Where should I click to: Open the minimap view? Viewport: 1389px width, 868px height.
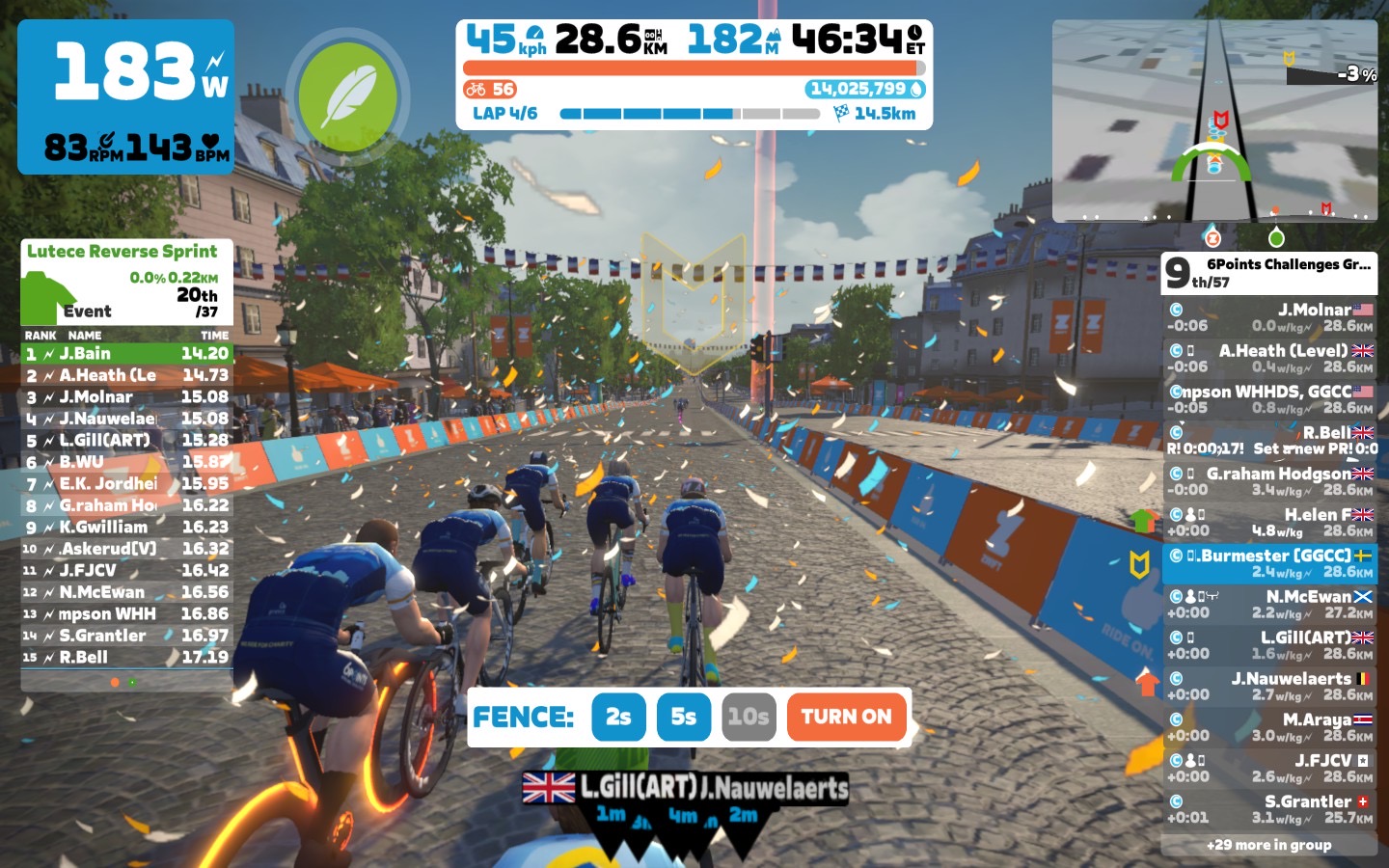1214,122
